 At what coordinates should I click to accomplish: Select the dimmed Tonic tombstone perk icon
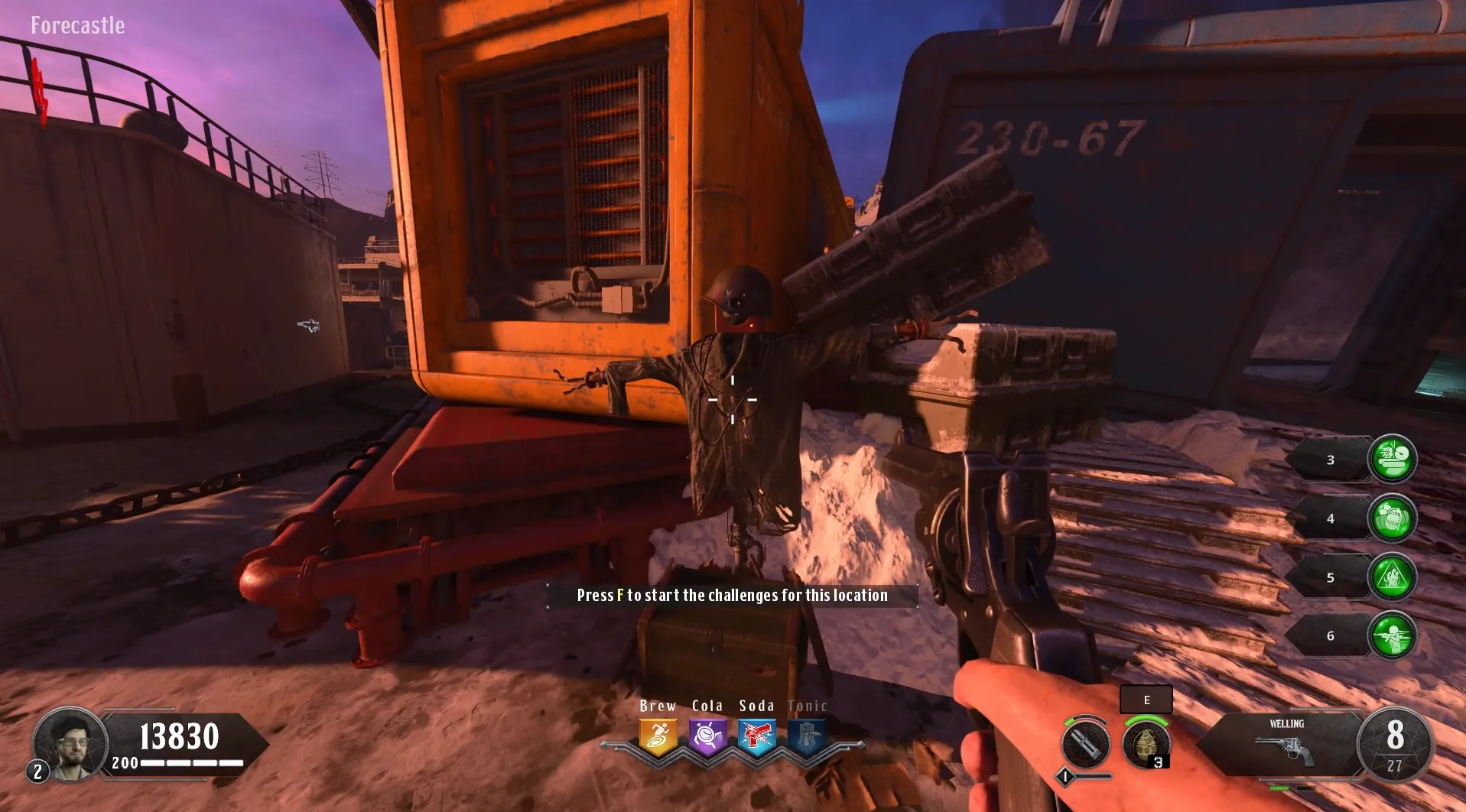click(x=807, y=737)
